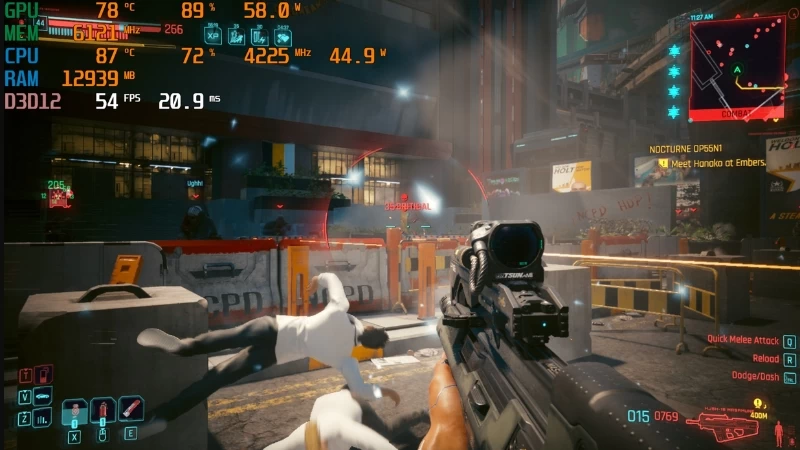This screenshot has width=800, height=450.
Task: Select the red body-status silhouette icon
Action: (x=779, y=432)
